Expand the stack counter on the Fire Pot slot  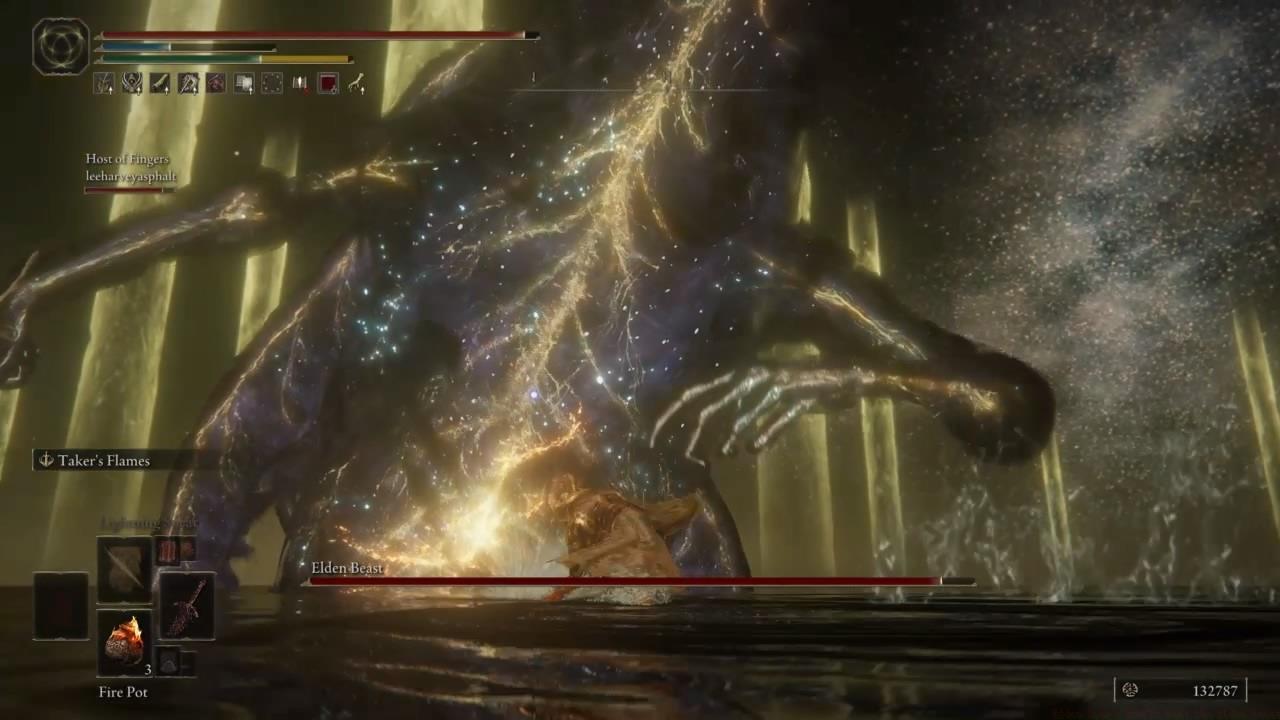(148, 669)
